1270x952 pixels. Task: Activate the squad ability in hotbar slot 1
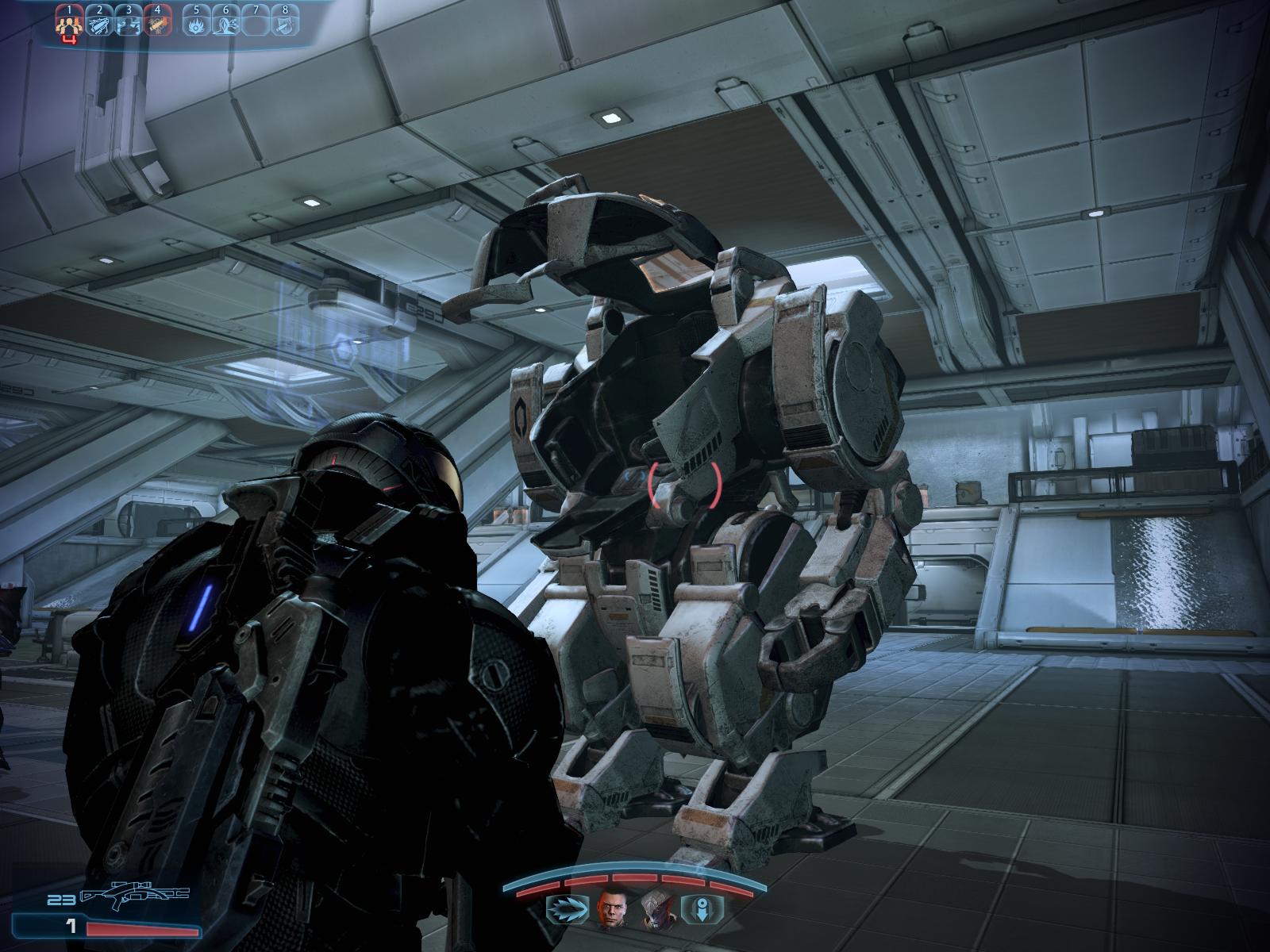[x=70, y=25]
